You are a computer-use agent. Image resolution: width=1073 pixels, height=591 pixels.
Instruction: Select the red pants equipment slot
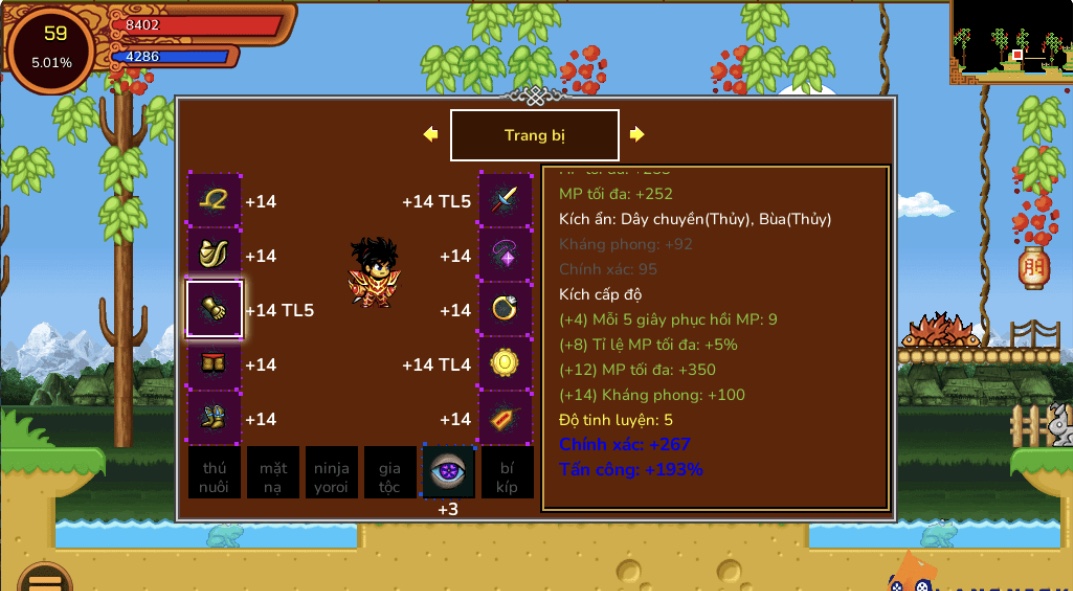(214, 364)
